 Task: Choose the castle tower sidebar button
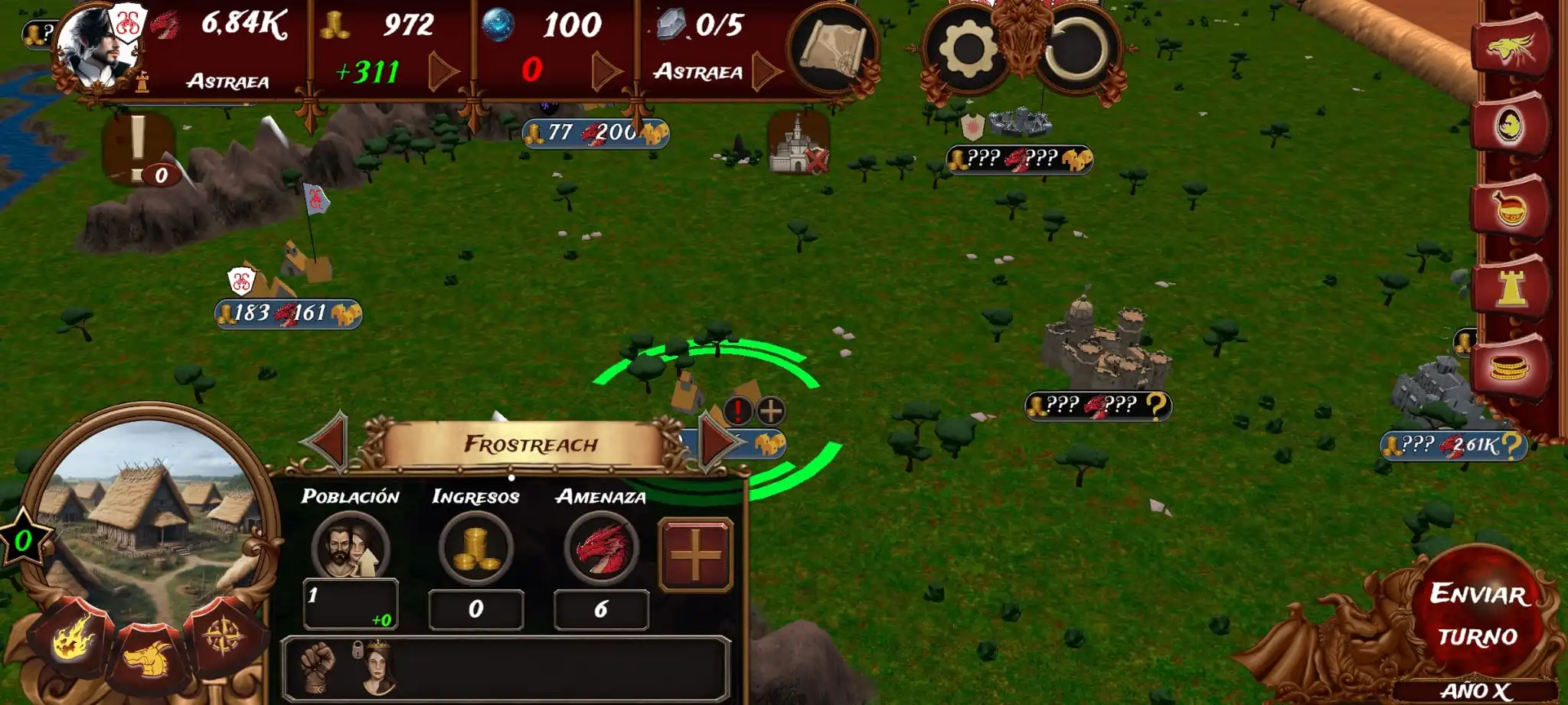coord(1511,289)
